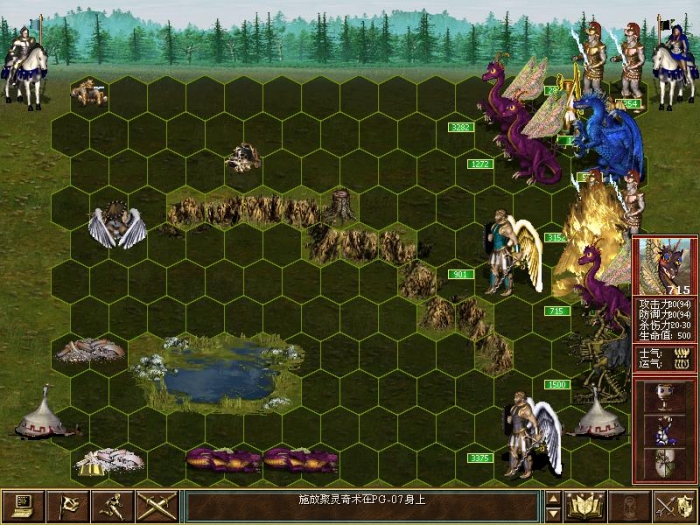Screen dimensions: 700x525
Task: Open the spellbook to cast a spell
Action: (x=582, y=506)
